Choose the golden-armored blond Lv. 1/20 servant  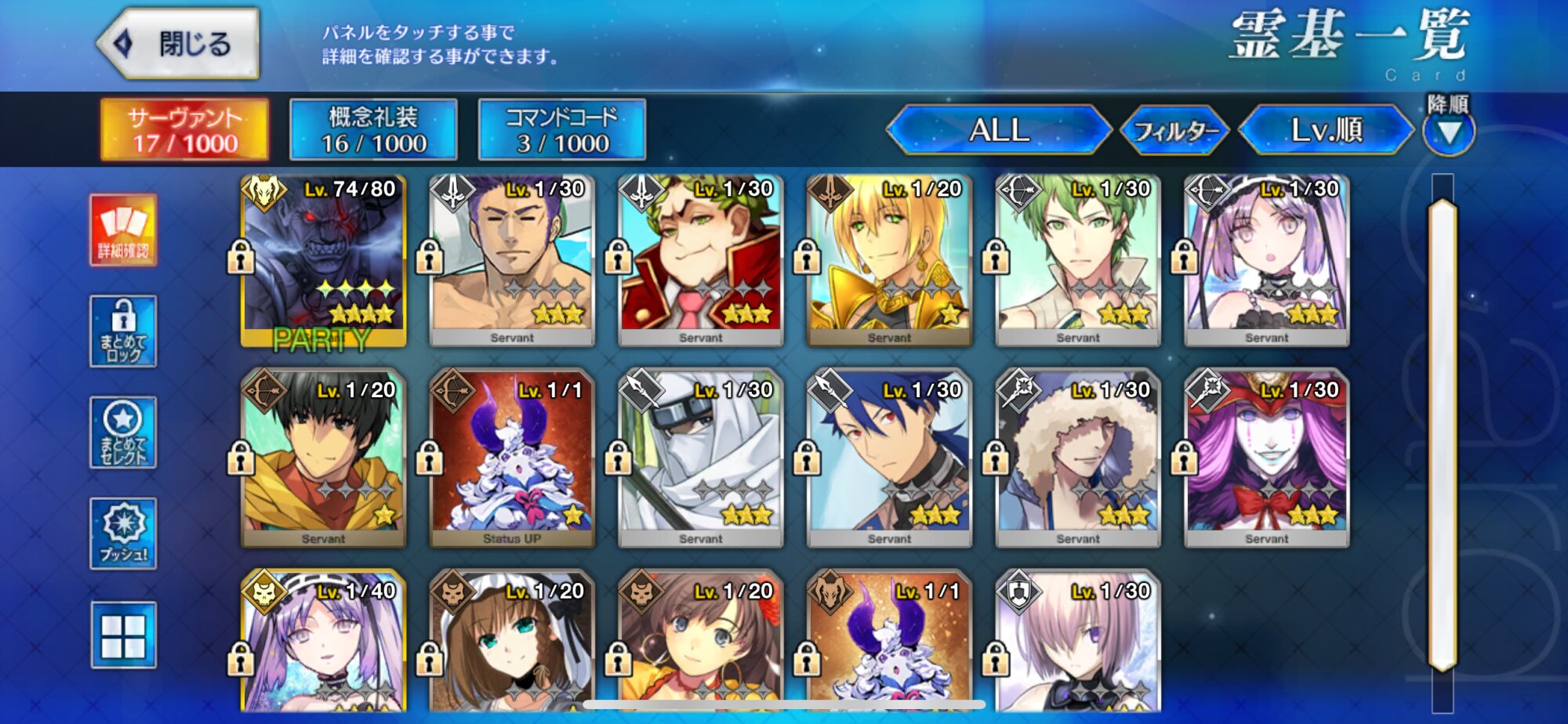pyautogui.click(x=889, y=260)
